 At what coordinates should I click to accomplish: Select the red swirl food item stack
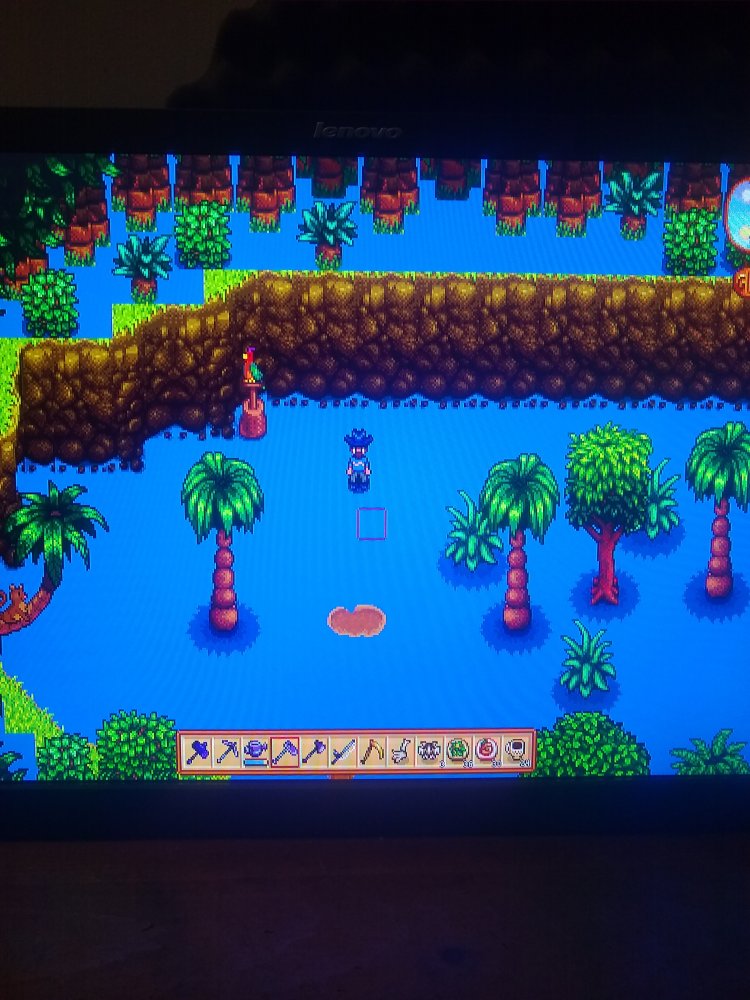(487, 751)
